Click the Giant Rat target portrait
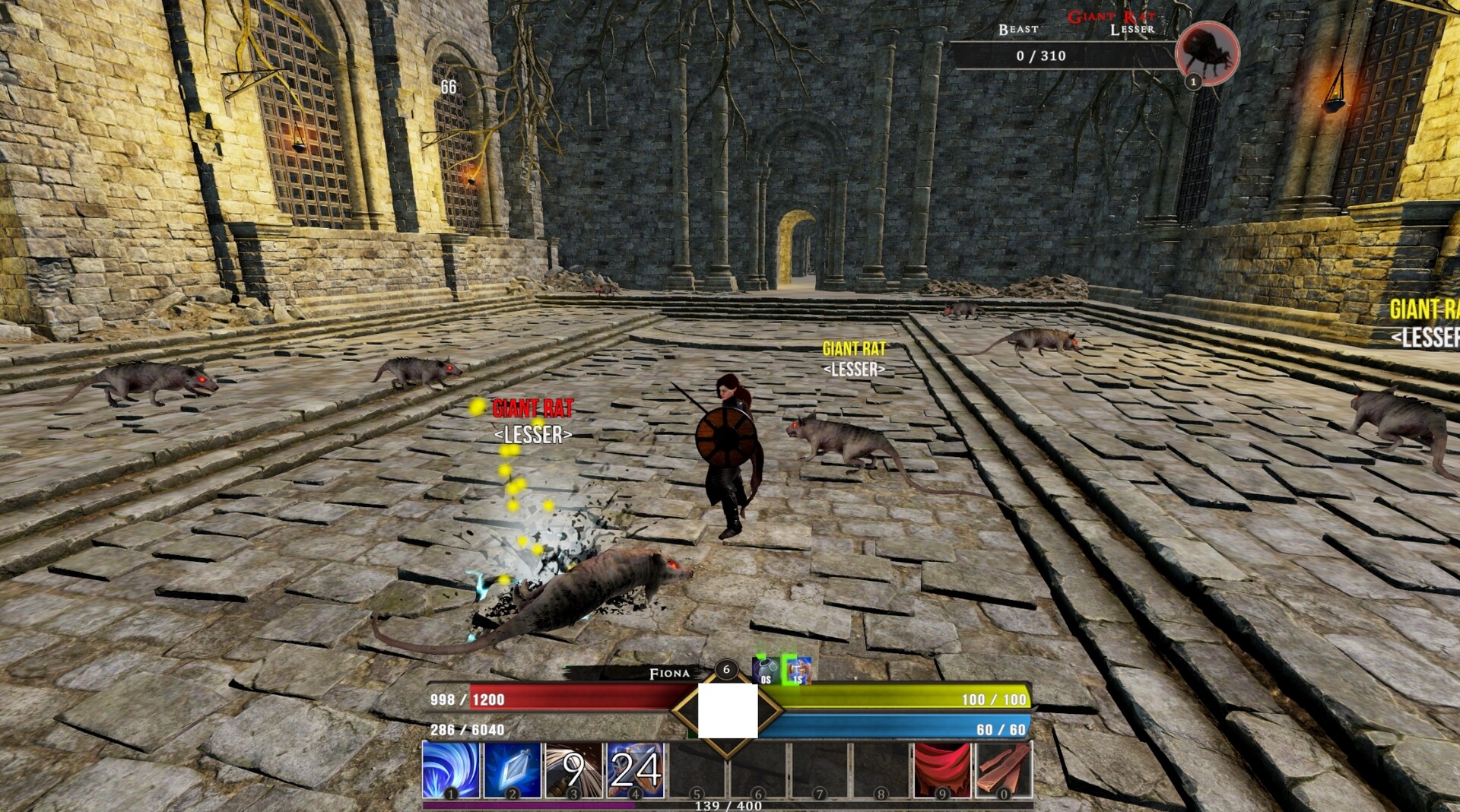This screenshot has height=812, width=1460. pos(1207,52)
